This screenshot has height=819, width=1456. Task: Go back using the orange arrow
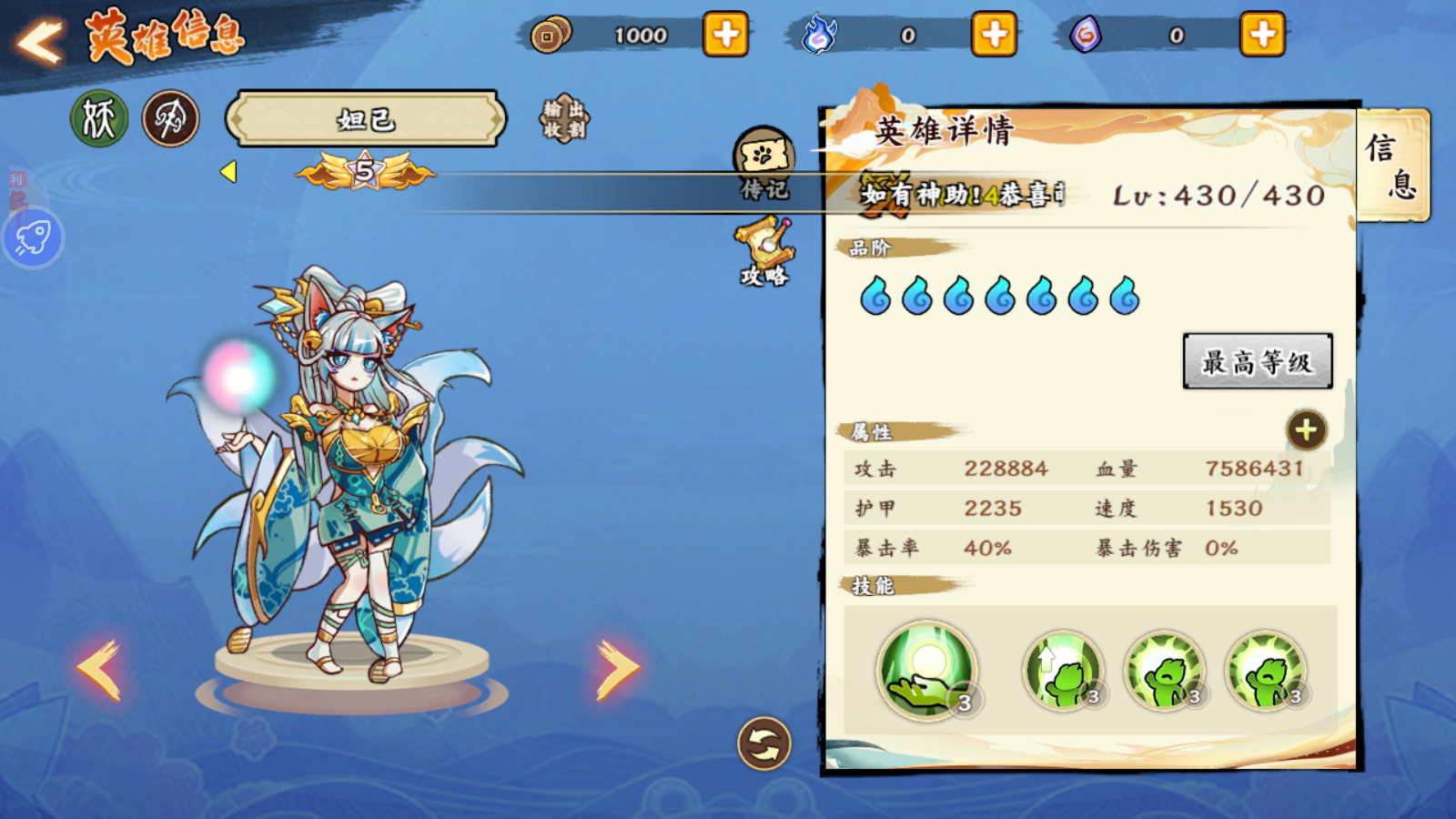coord(41,41)
